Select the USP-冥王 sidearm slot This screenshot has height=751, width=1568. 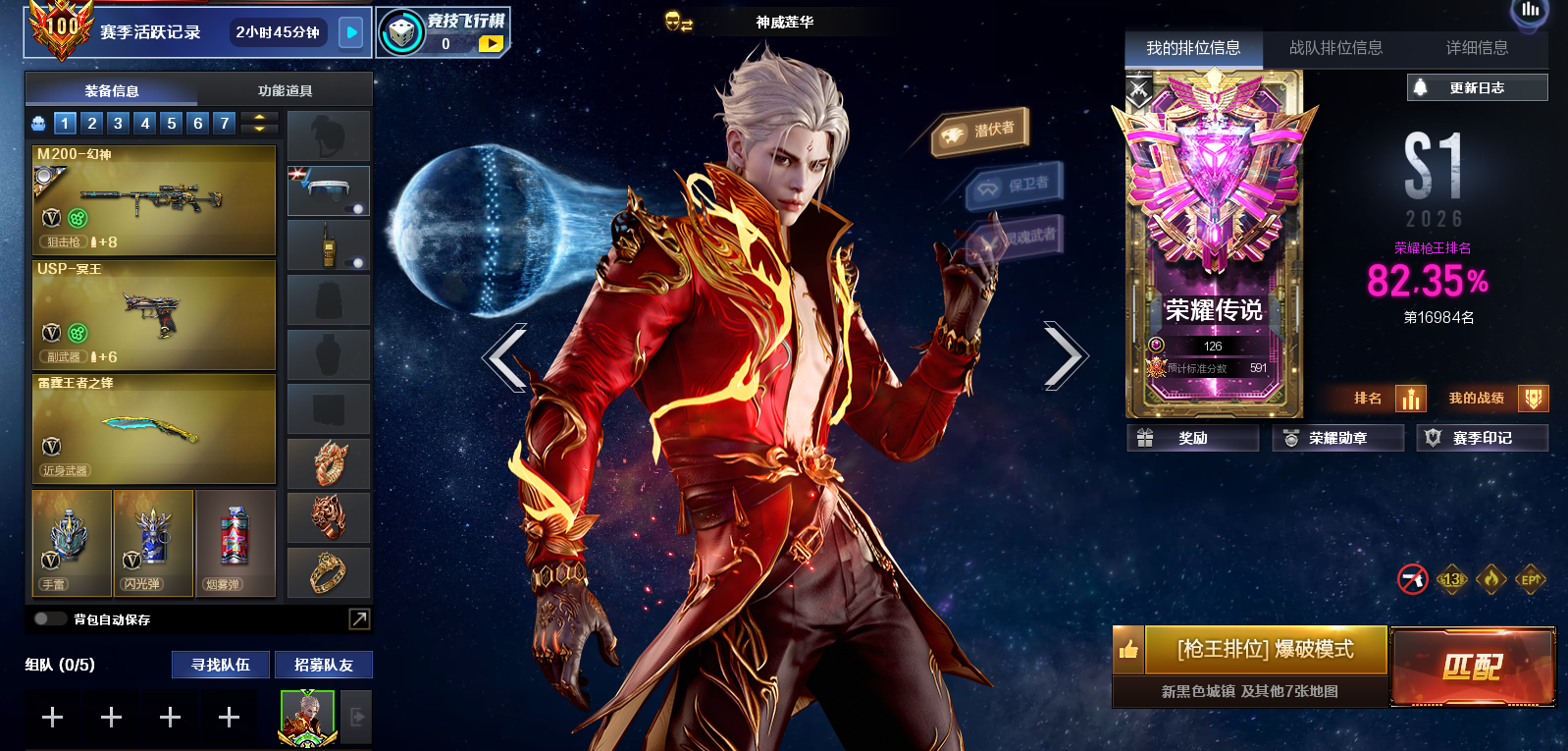coord(154,314)
